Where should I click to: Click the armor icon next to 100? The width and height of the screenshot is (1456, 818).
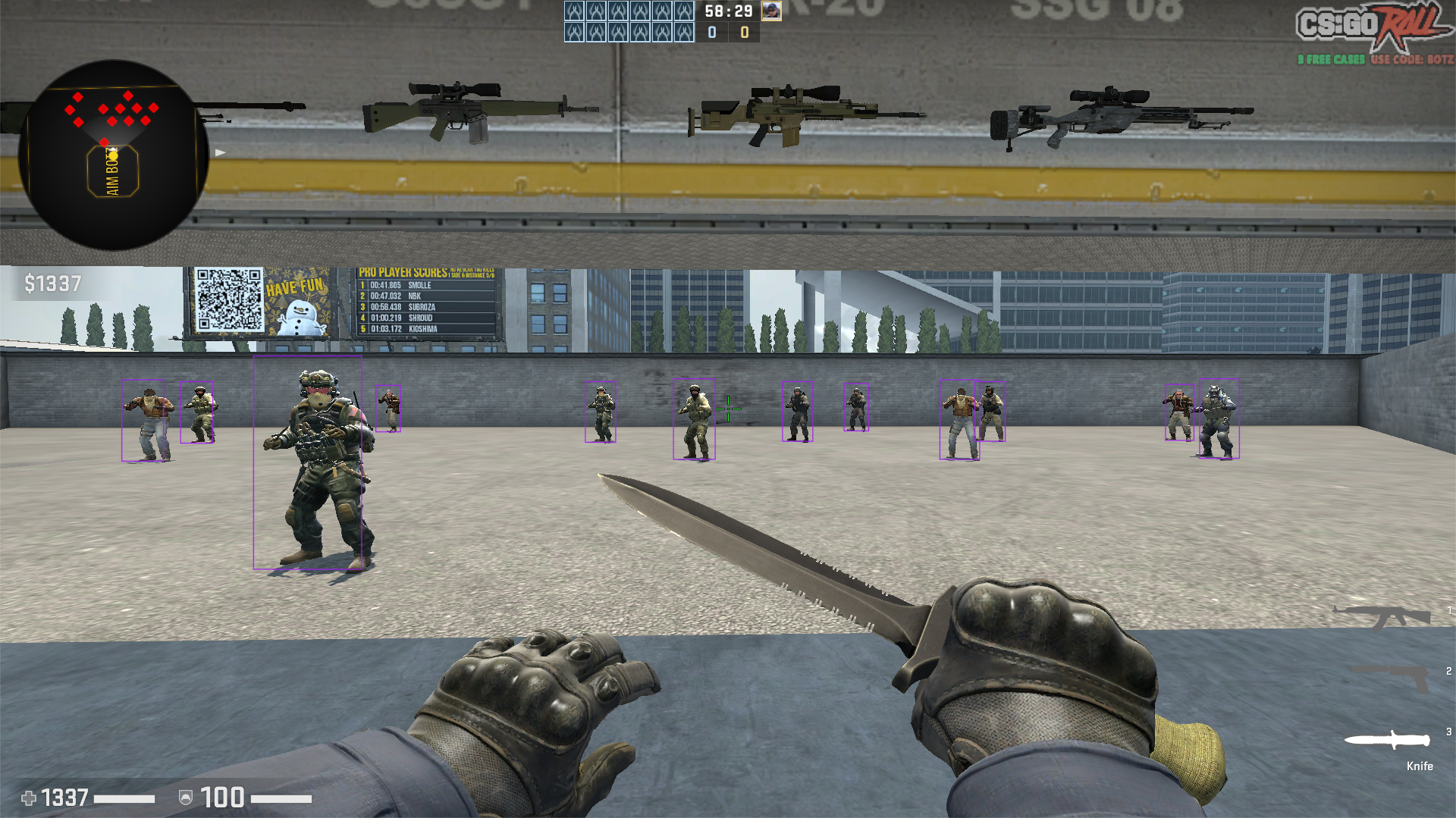(x=185, y=797)
